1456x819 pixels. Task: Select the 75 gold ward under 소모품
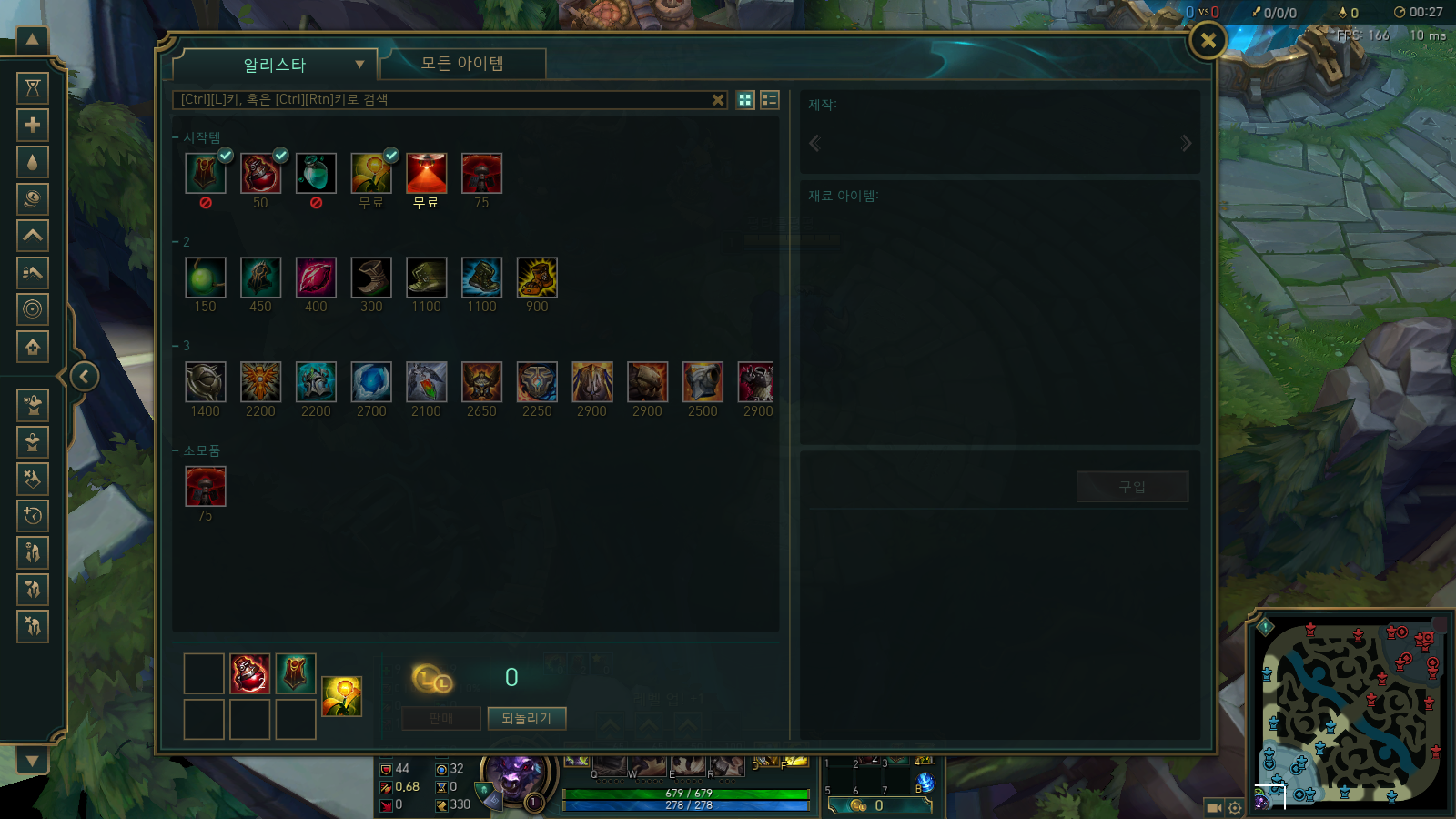coord(206,487)
